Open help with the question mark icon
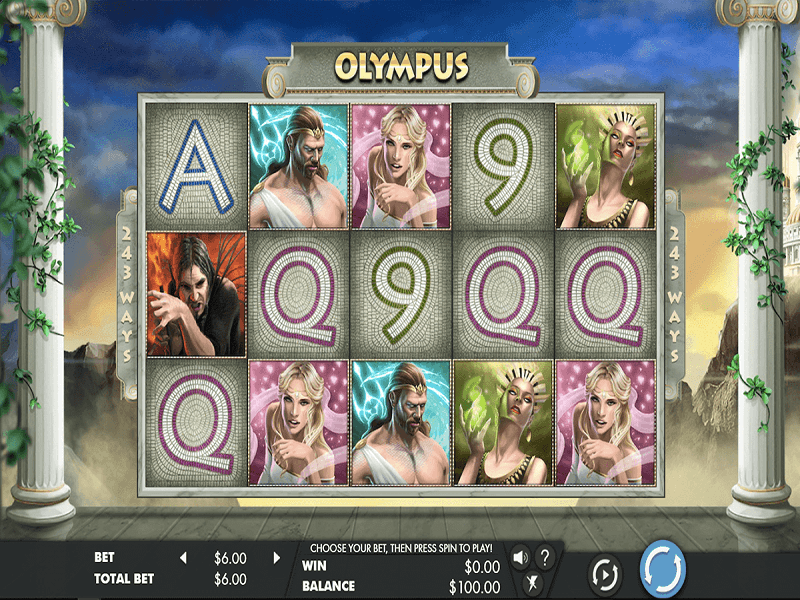The image size is (800, 600). [x=545, y=557]
